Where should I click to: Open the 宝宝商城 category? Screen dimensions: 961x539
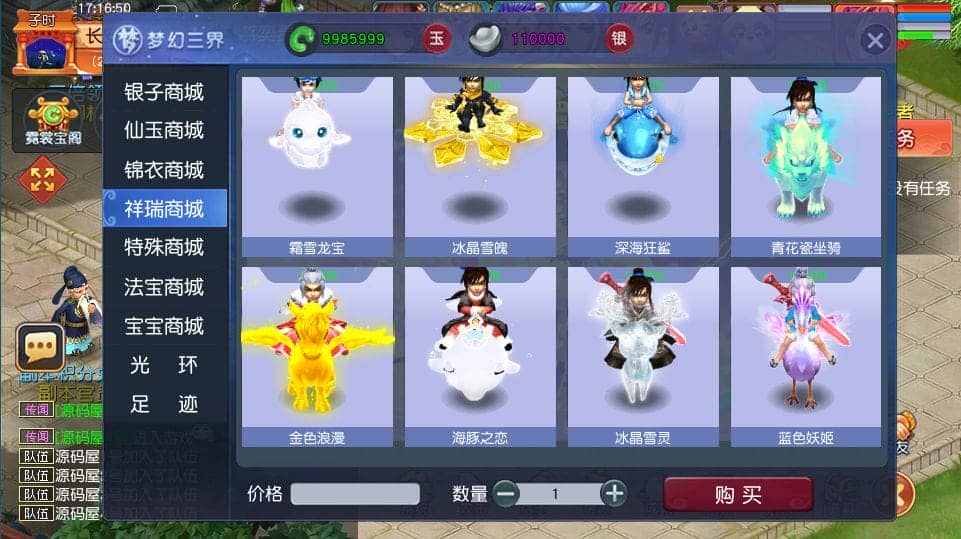point(164,326)
